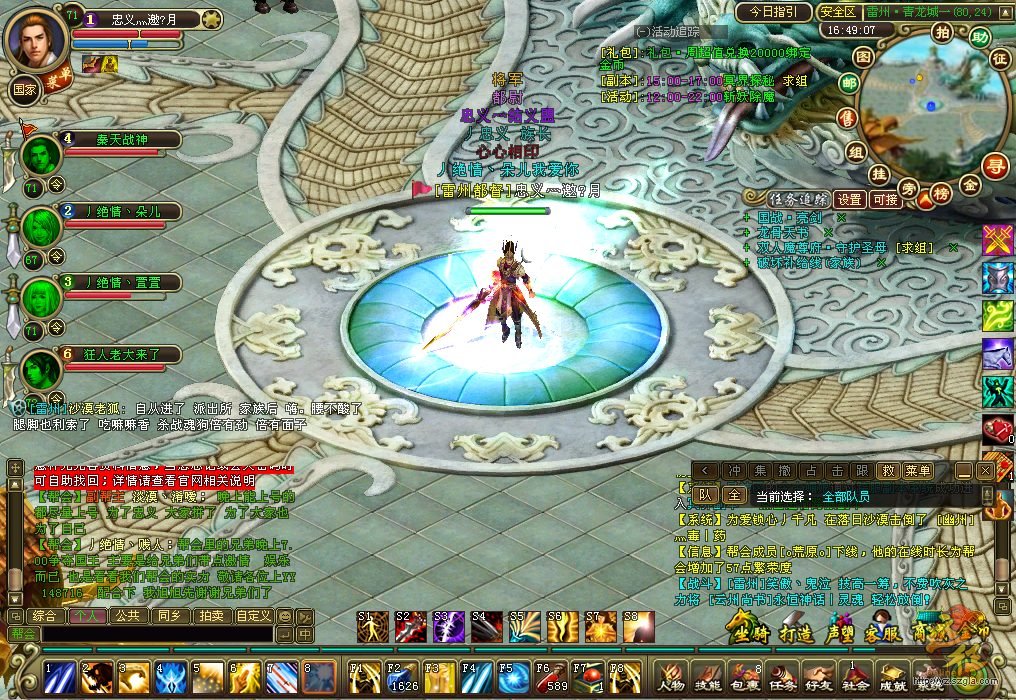Open the 好友 friends list
Image resolution: width=1016 pixels, height=700 pixels.
(818, 677)
